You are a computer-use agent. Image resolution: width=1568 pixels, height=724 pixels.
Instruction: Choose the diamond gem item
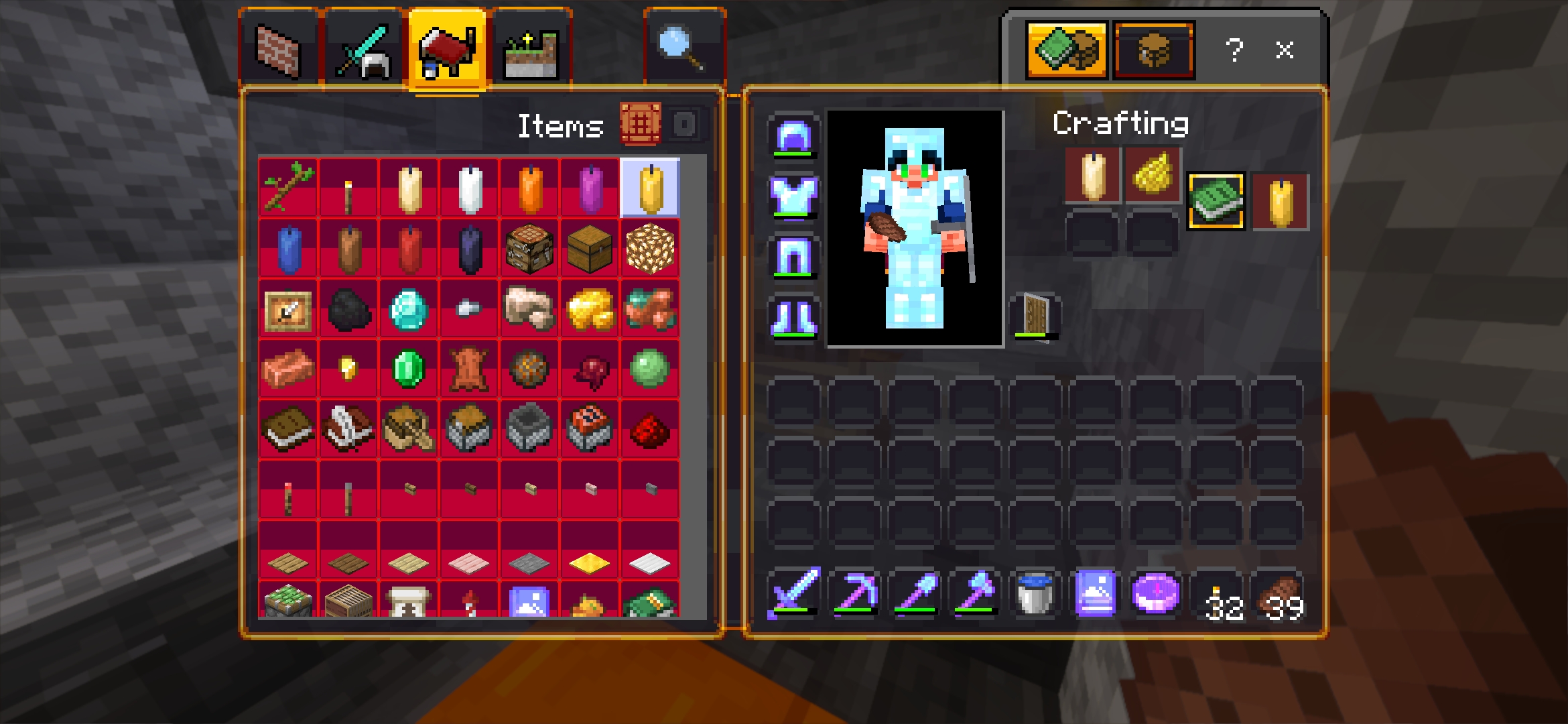tap(408, 309)
